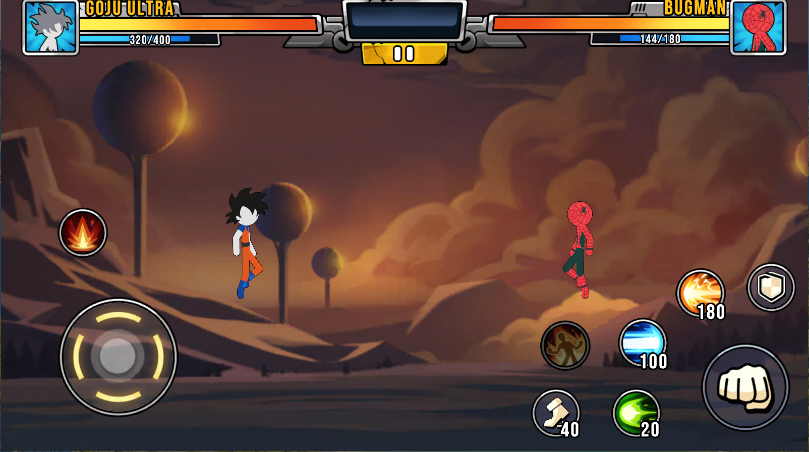Image resolution: width=809 pixels, height=452 pixels.
Task: Charge ki with the red flame aura button
Action: [83, 232]
